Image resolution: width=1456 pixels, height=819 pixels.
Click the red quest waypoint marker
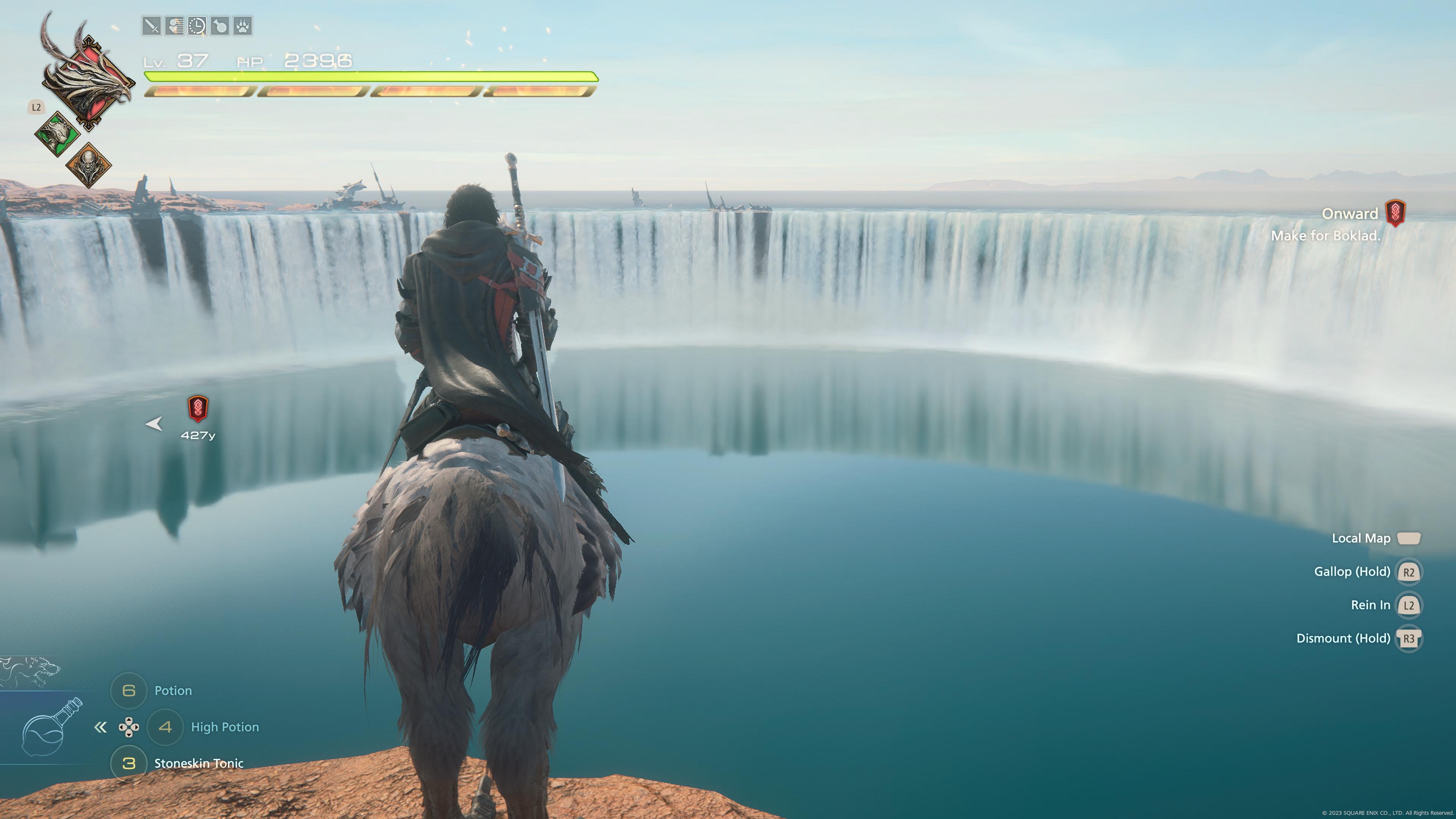click(x=198, y=409)
